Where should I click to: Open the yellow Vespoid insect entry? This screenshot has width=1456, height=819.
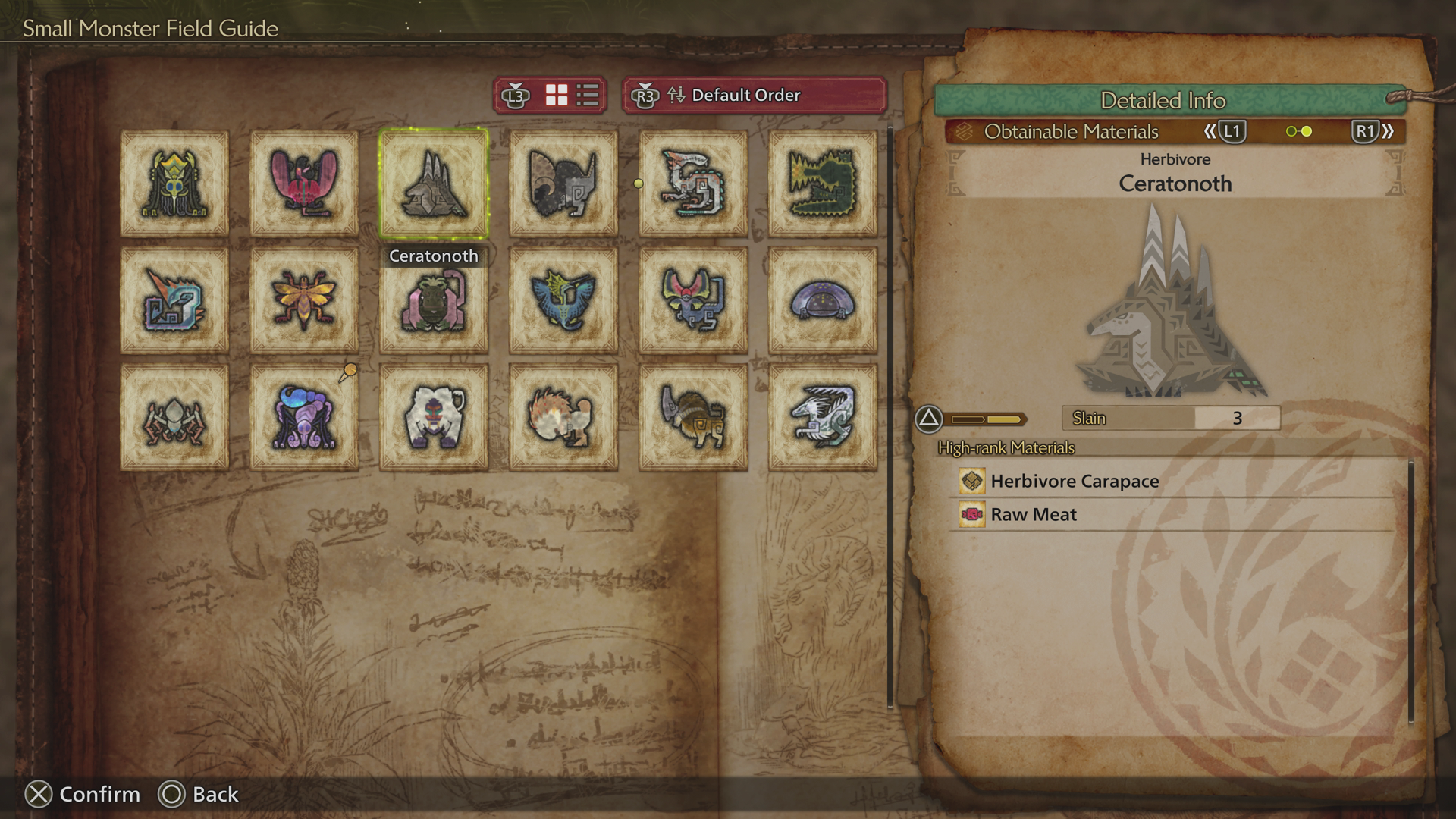pyautogui.click(x=303, y=300)
